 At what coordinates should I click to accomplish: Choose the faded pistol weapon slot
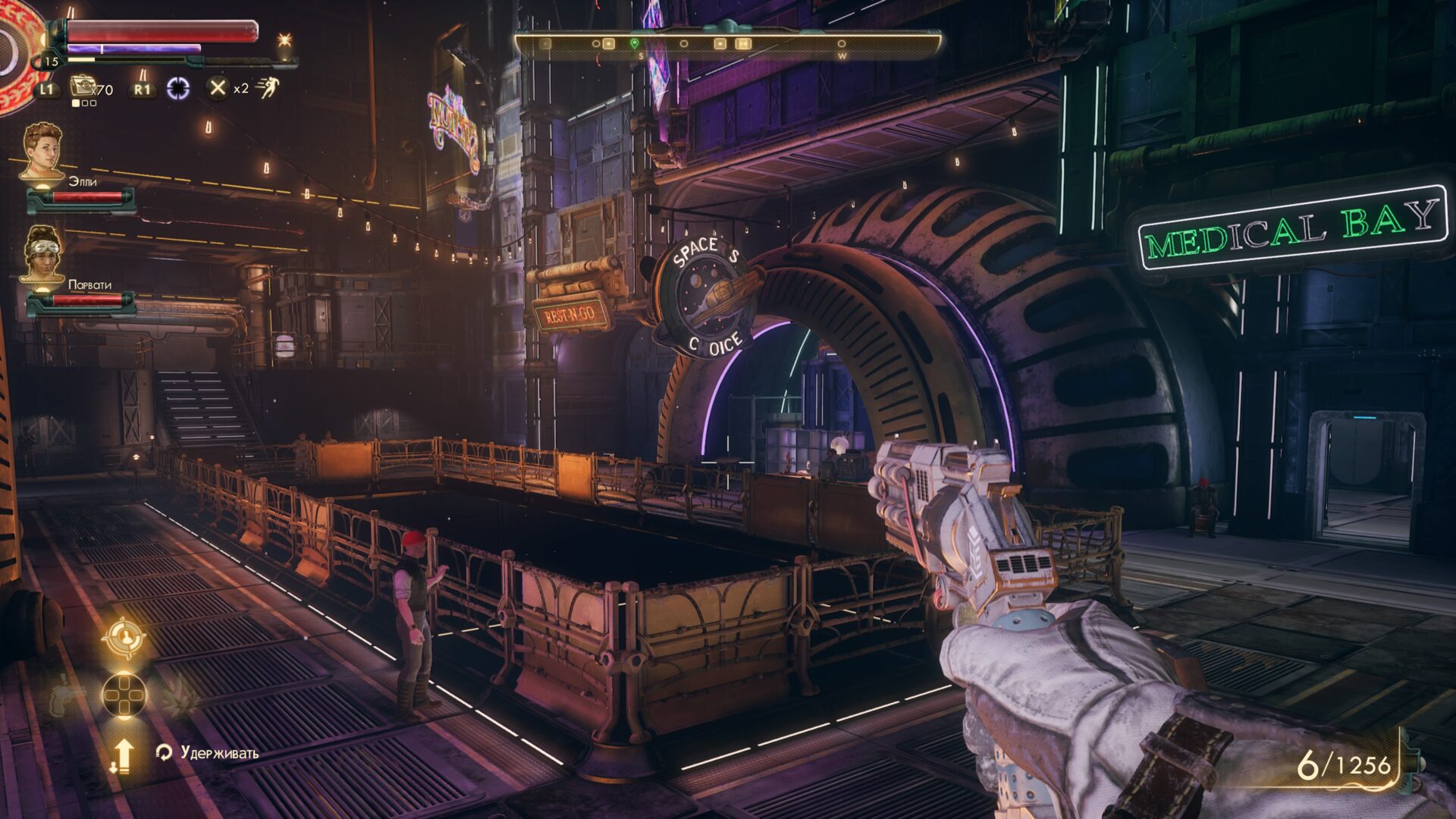[x=67, y=695]
